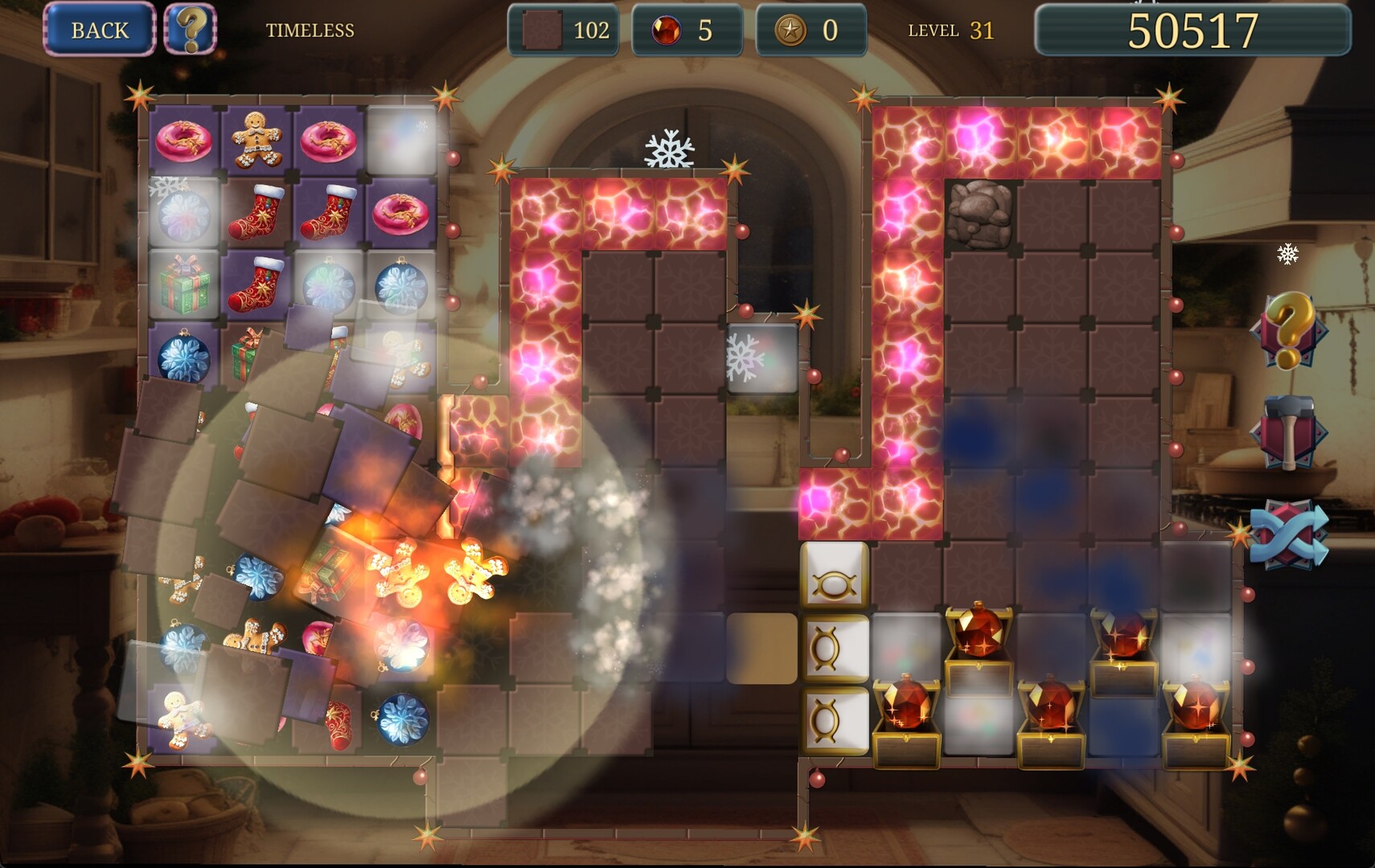Activate the Shuffle power-up
This screenshot has width=1375, height=868.
tap(1287, 534)
